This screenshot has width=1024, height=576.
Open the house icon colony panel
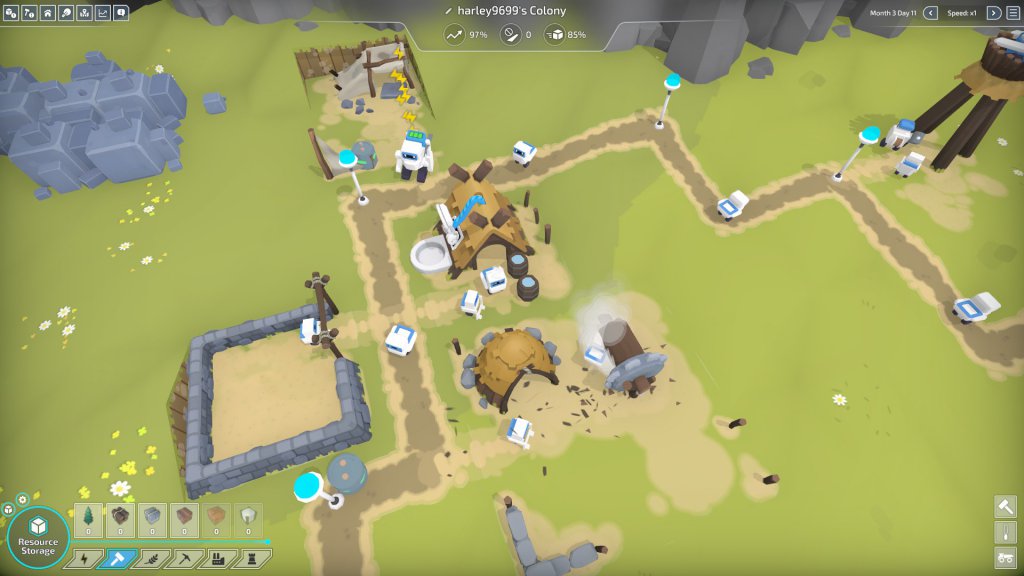point(47,13)
